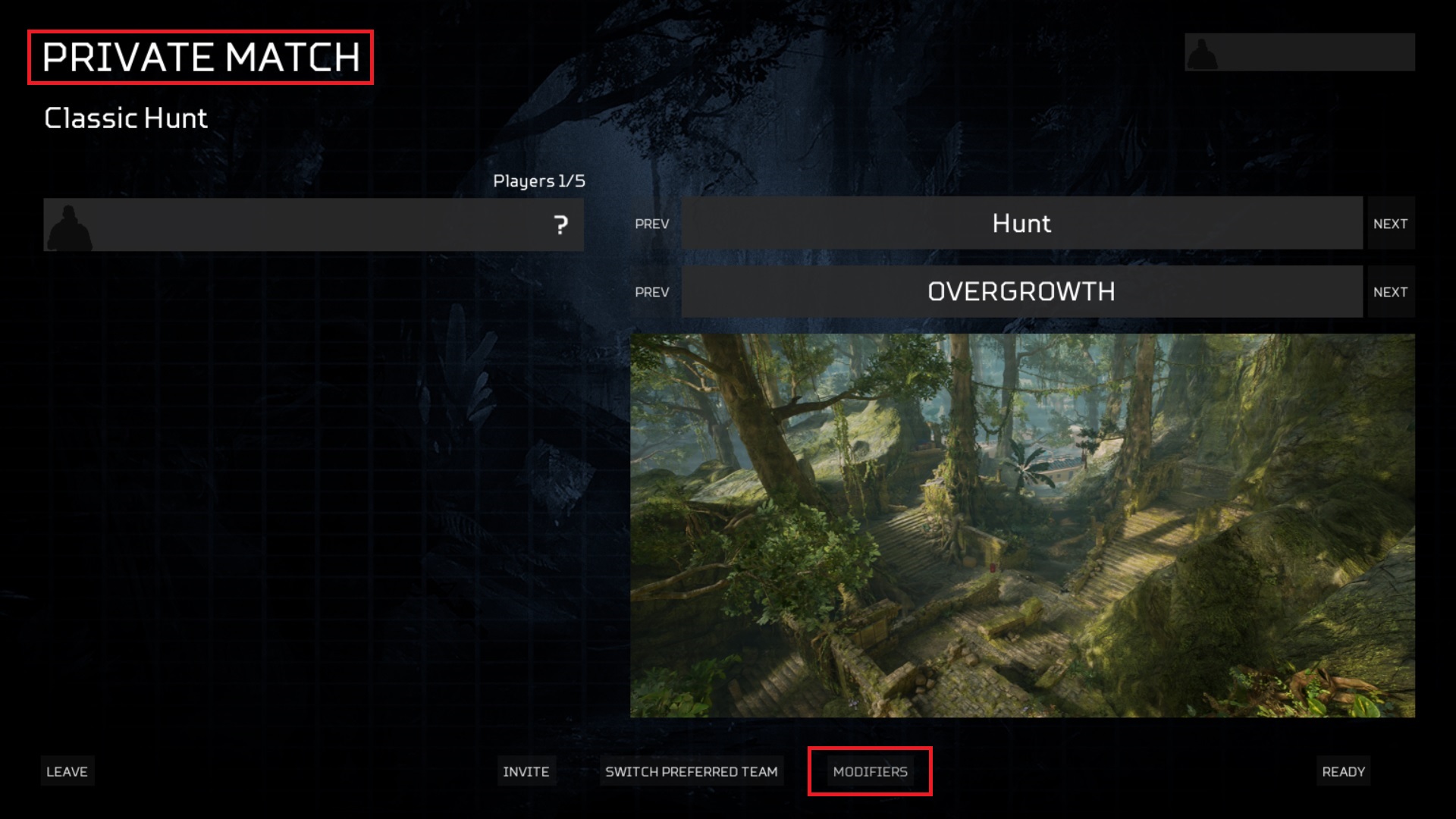
Task: Click the Overgrowth map preview image
Action: tap(1022, 526)
